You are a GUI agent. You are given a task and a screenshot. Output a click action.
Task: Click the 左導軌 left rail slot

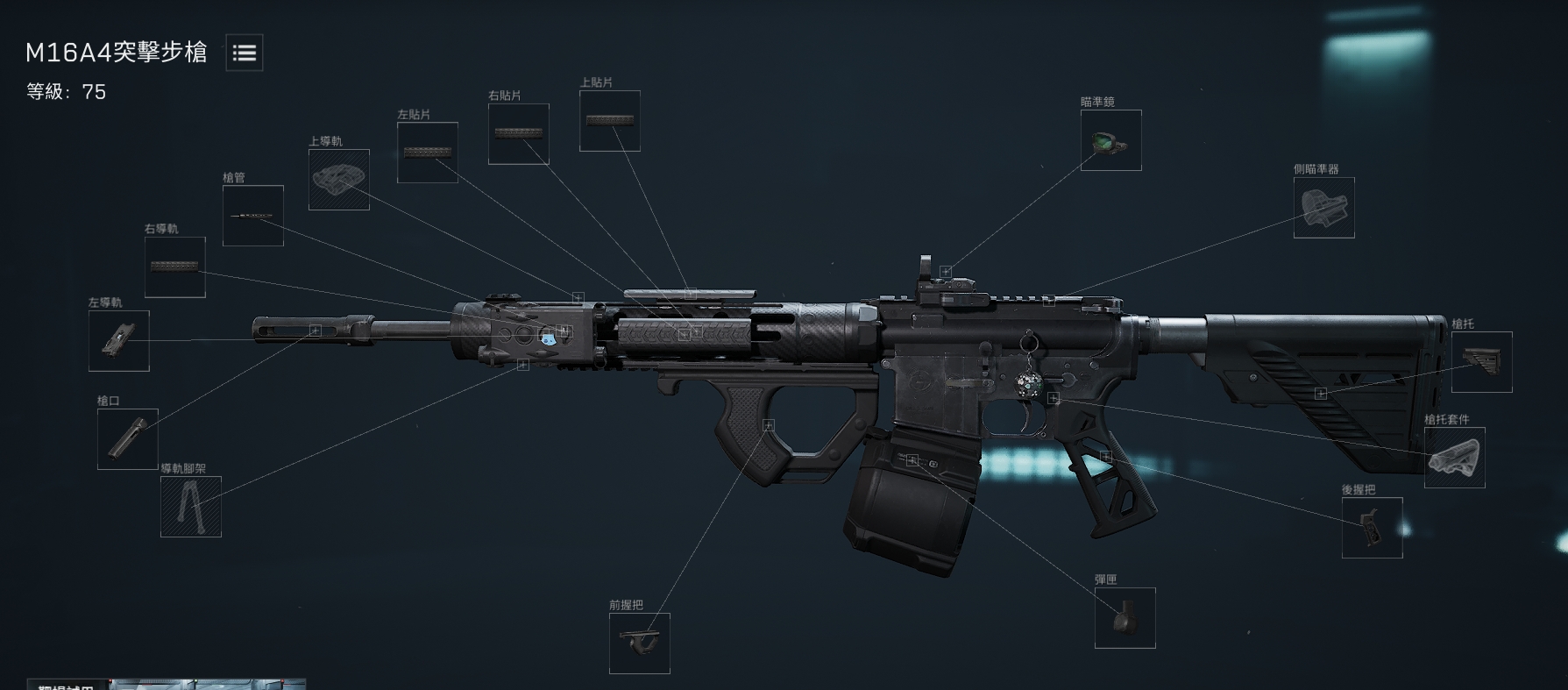coord(118,341)
